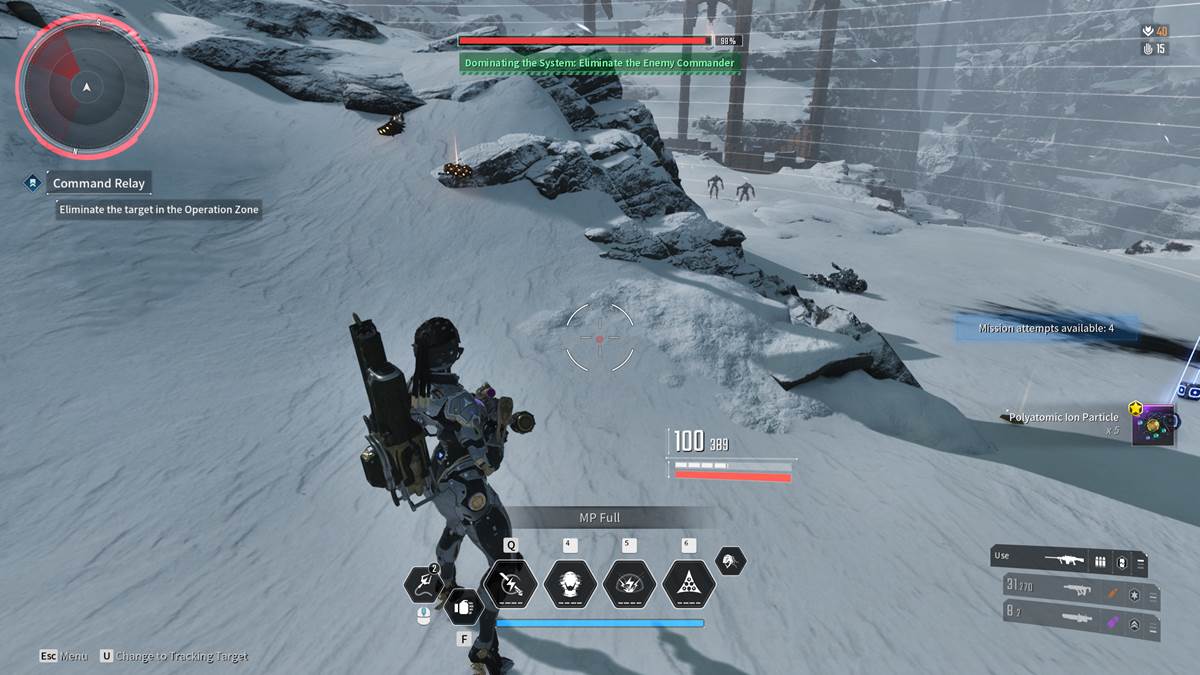Activate the armored figure skill on key 4
The height and width of the screenshot is (675, 1200).
click(569, 584)
